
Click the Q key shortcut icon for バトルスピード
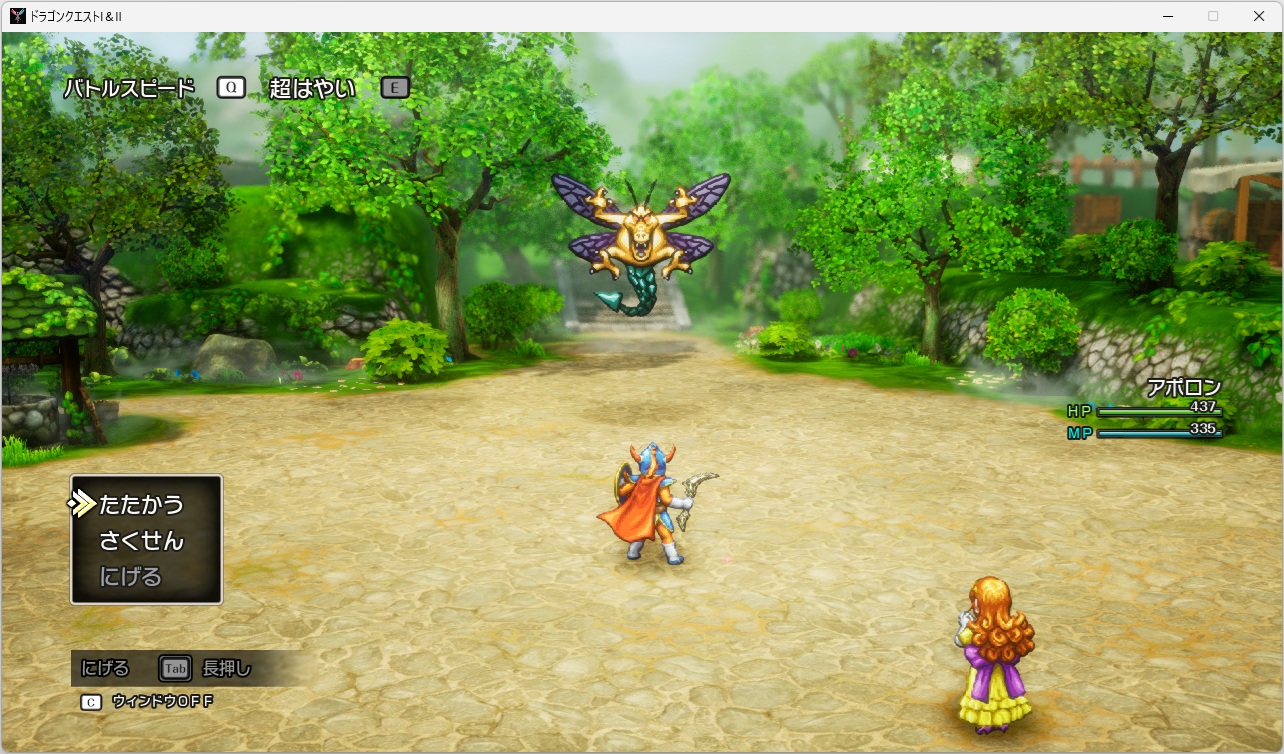[231, 87]
